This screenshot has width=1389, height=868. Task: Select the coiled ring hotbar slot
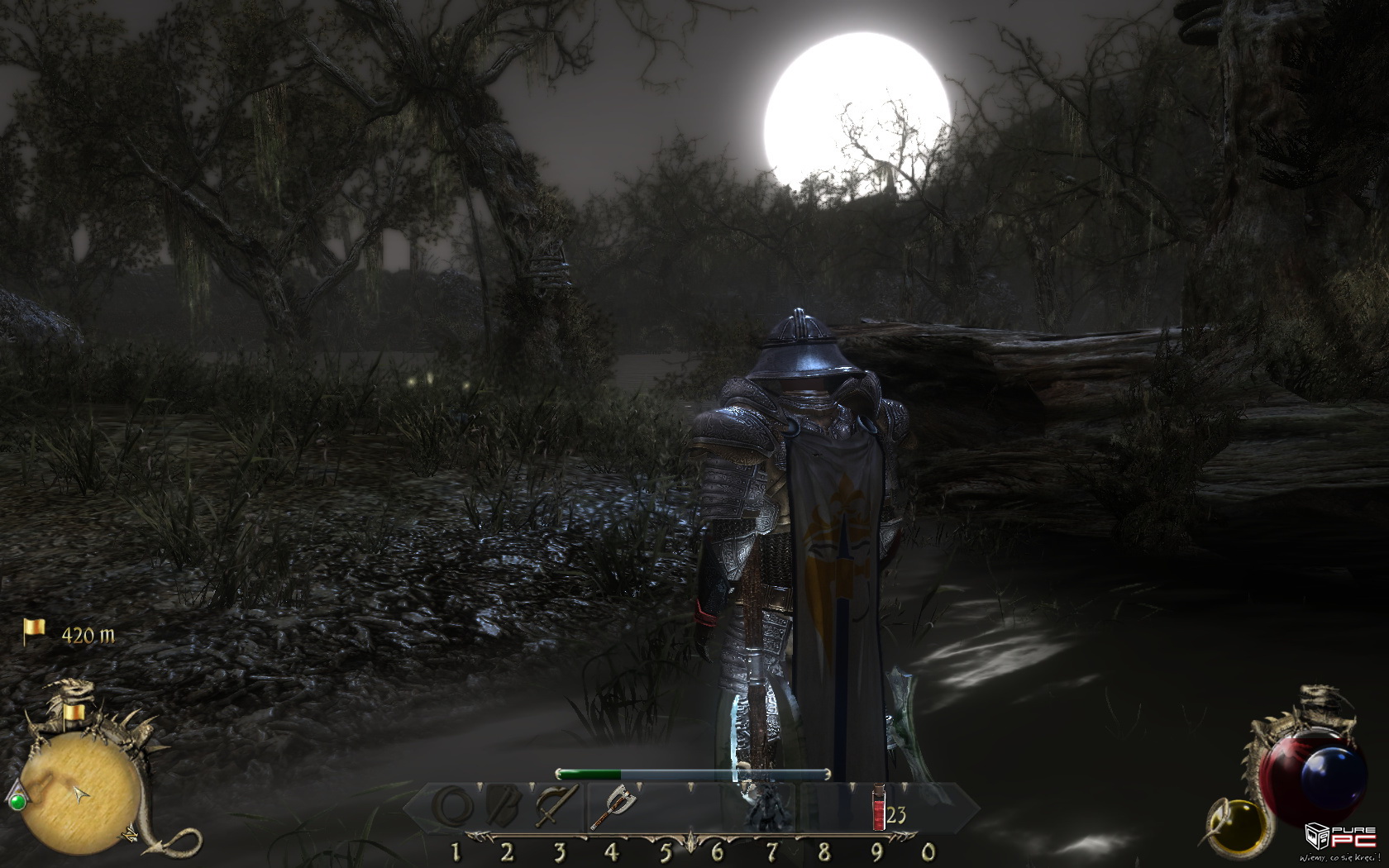tap(454, 807)
